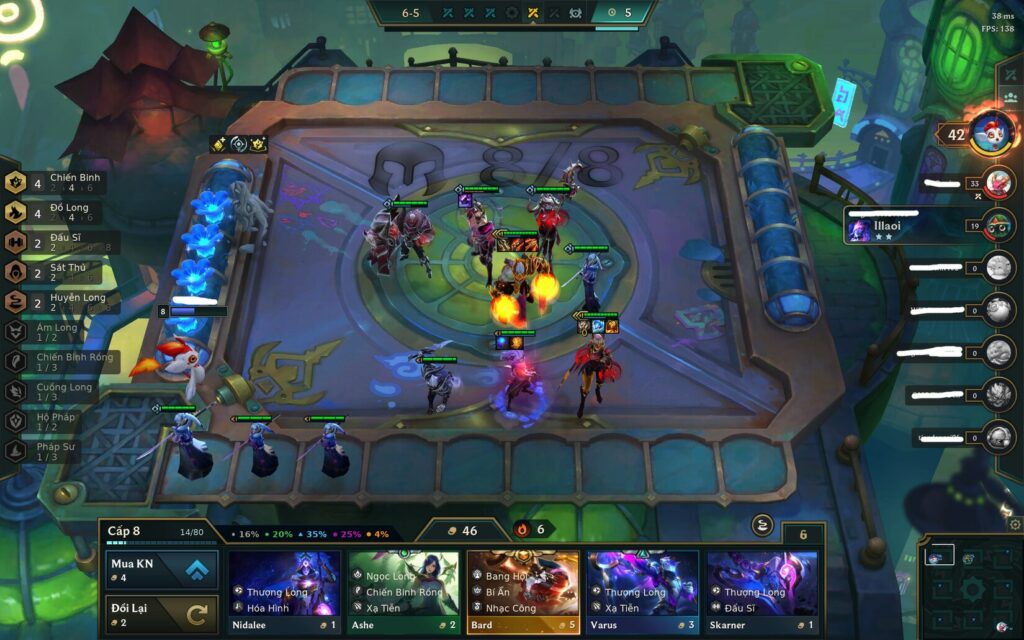Viewport: 1024px width, 640px height.
Task: Inspect the Huyền Long trait
Action: 60,302
